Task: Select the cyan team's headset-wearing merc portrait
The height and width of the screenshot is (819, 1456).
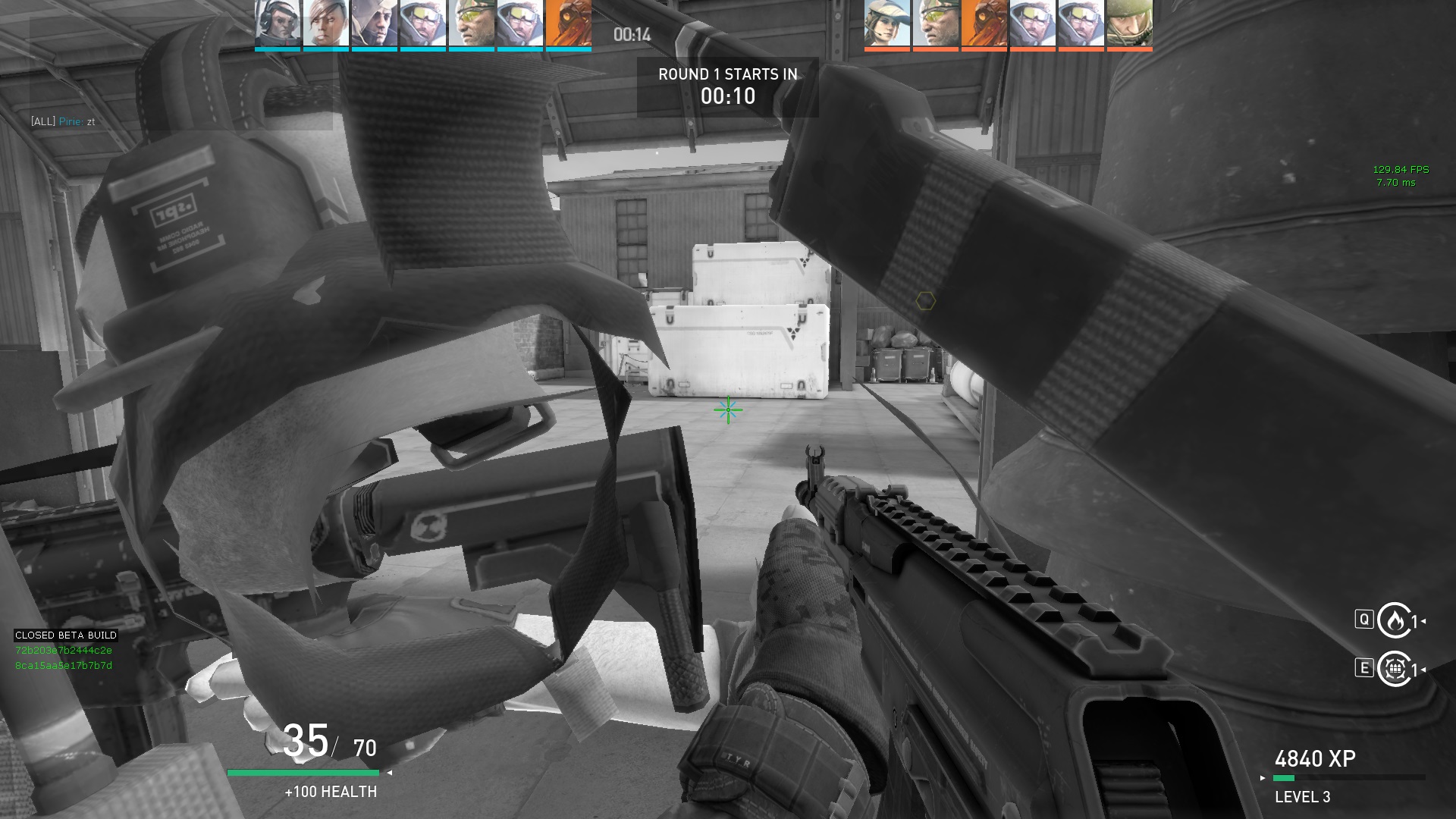Action: (x=278, y=24)
